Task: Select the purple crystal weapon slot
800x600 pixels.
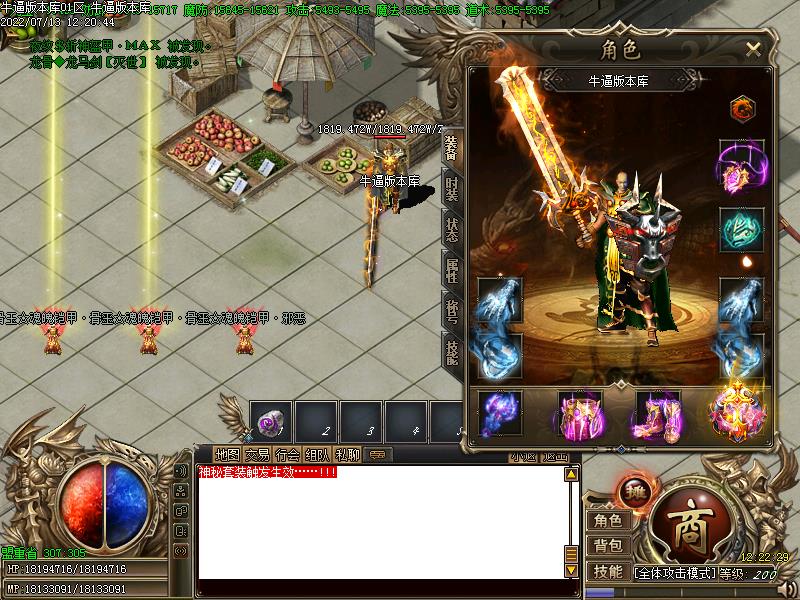Action: (500, 414)
